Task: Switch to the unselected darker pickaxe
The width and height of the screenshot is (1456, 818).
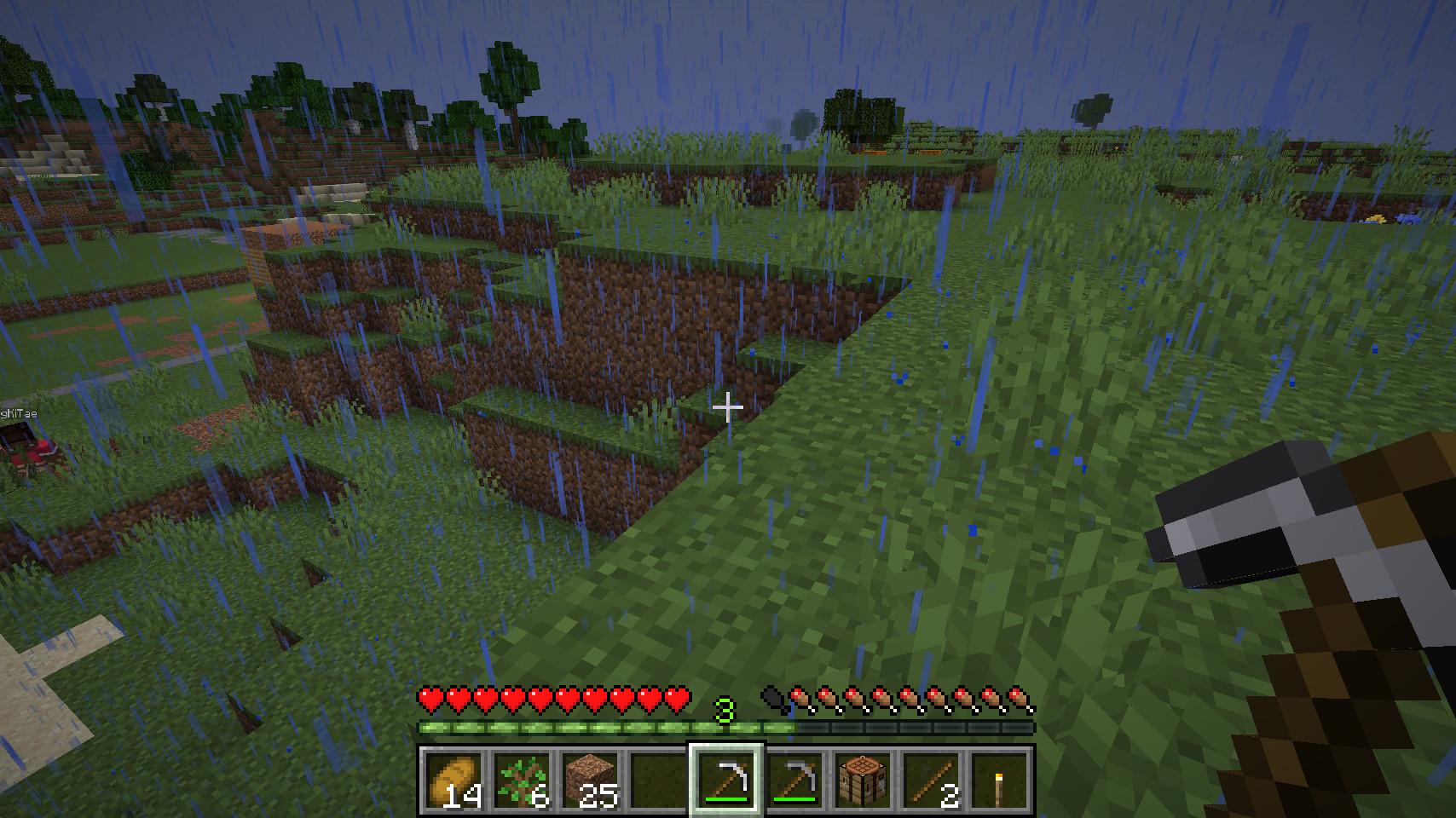Action: coord(794,781)
